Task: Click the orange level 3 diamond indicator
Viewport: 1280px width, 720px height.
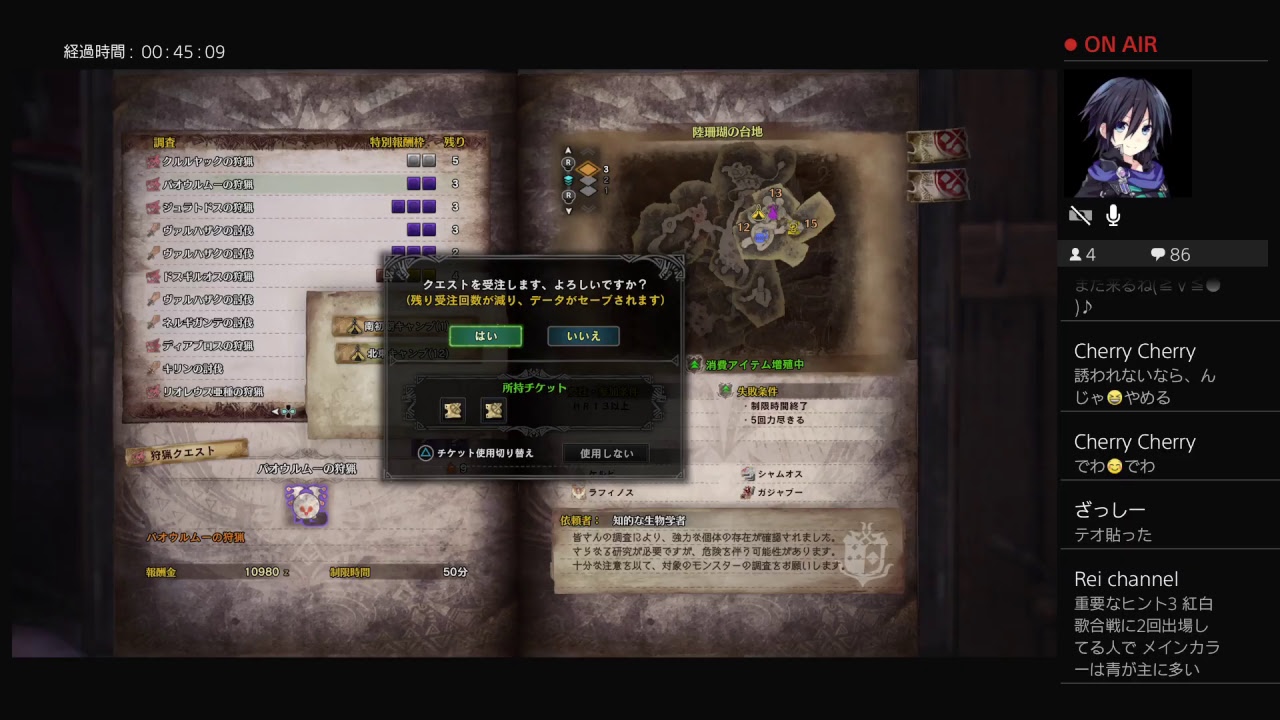Action: pyautogui.click(x=589, y=170)
